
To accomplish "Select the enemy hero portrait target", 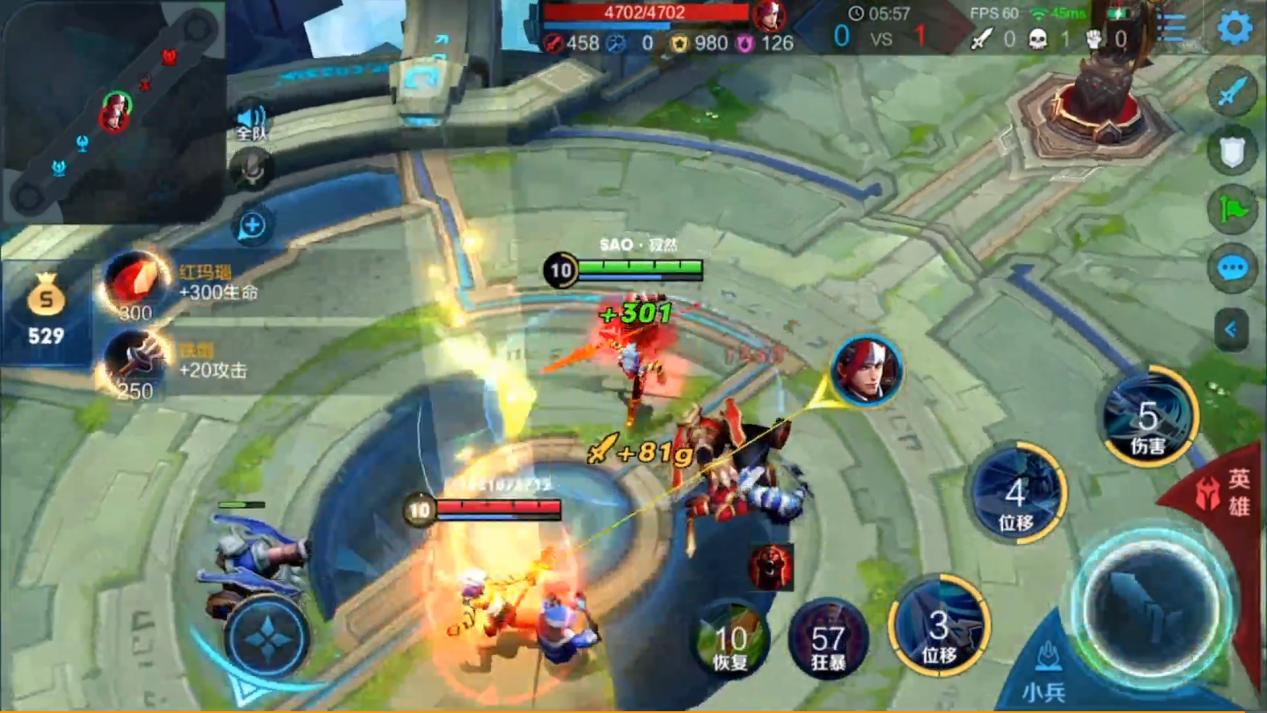I will click(866, 371).
